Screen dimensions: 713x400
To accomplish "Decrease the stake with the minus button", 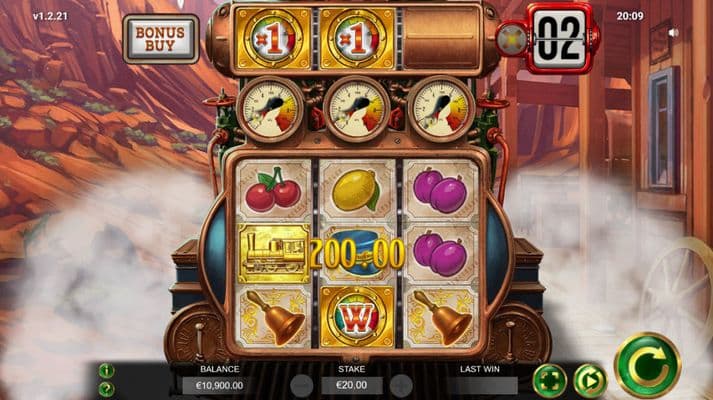I will (301, 385).
